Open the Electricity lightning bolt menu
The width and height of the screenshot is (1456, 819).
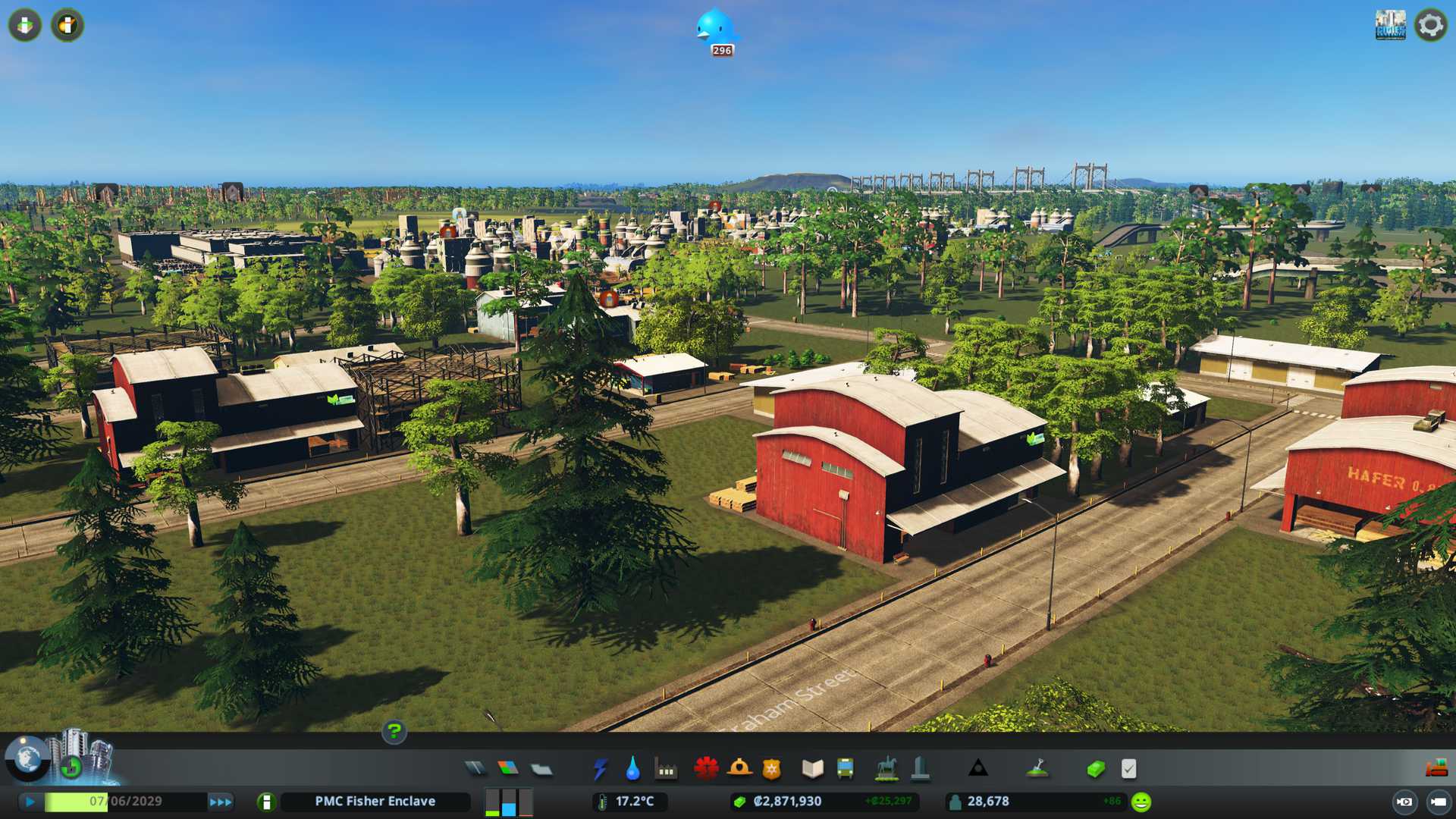600,769
